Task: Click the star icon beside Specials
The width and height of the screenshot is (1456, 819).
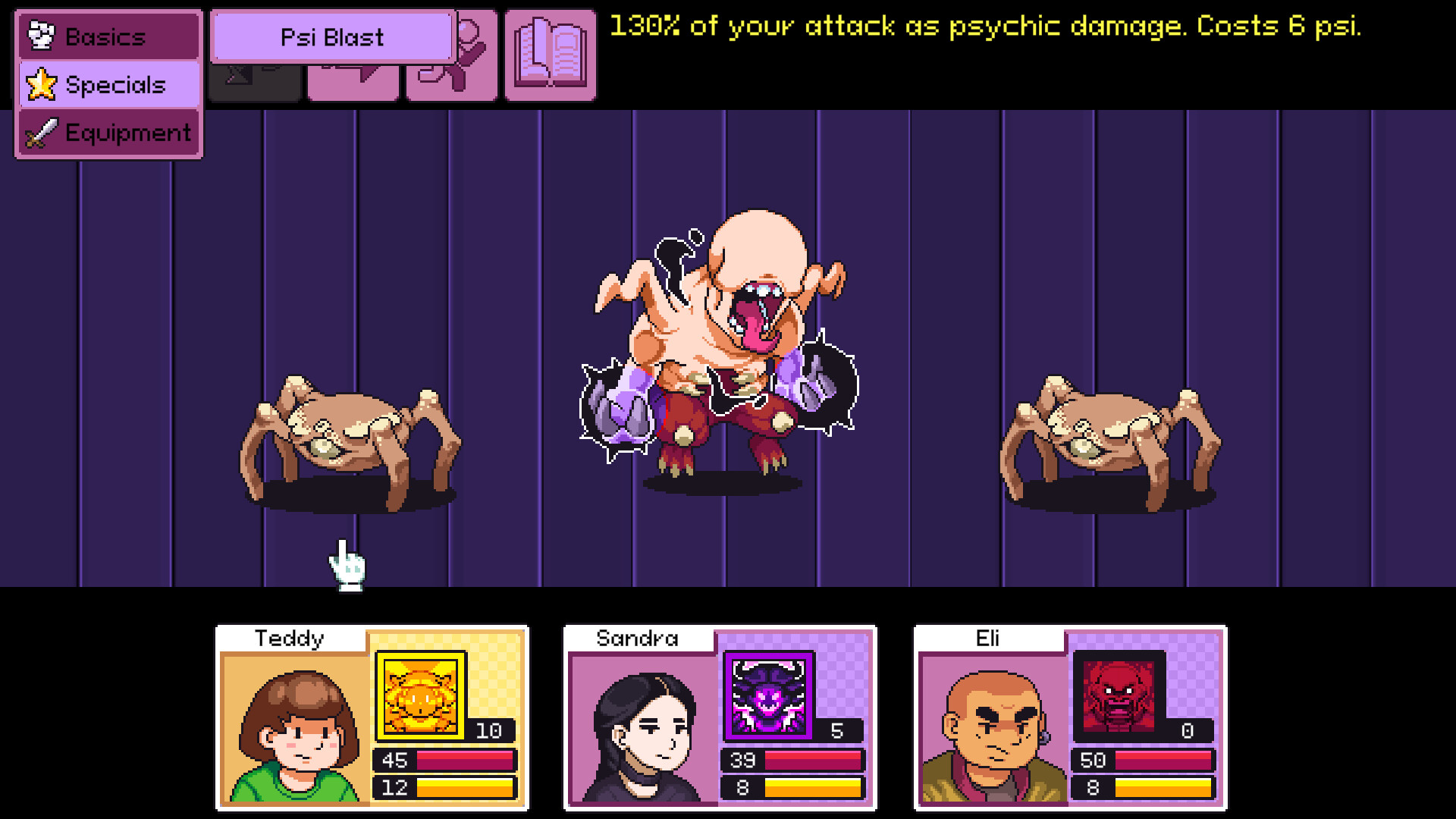Action: pos(42,85)
